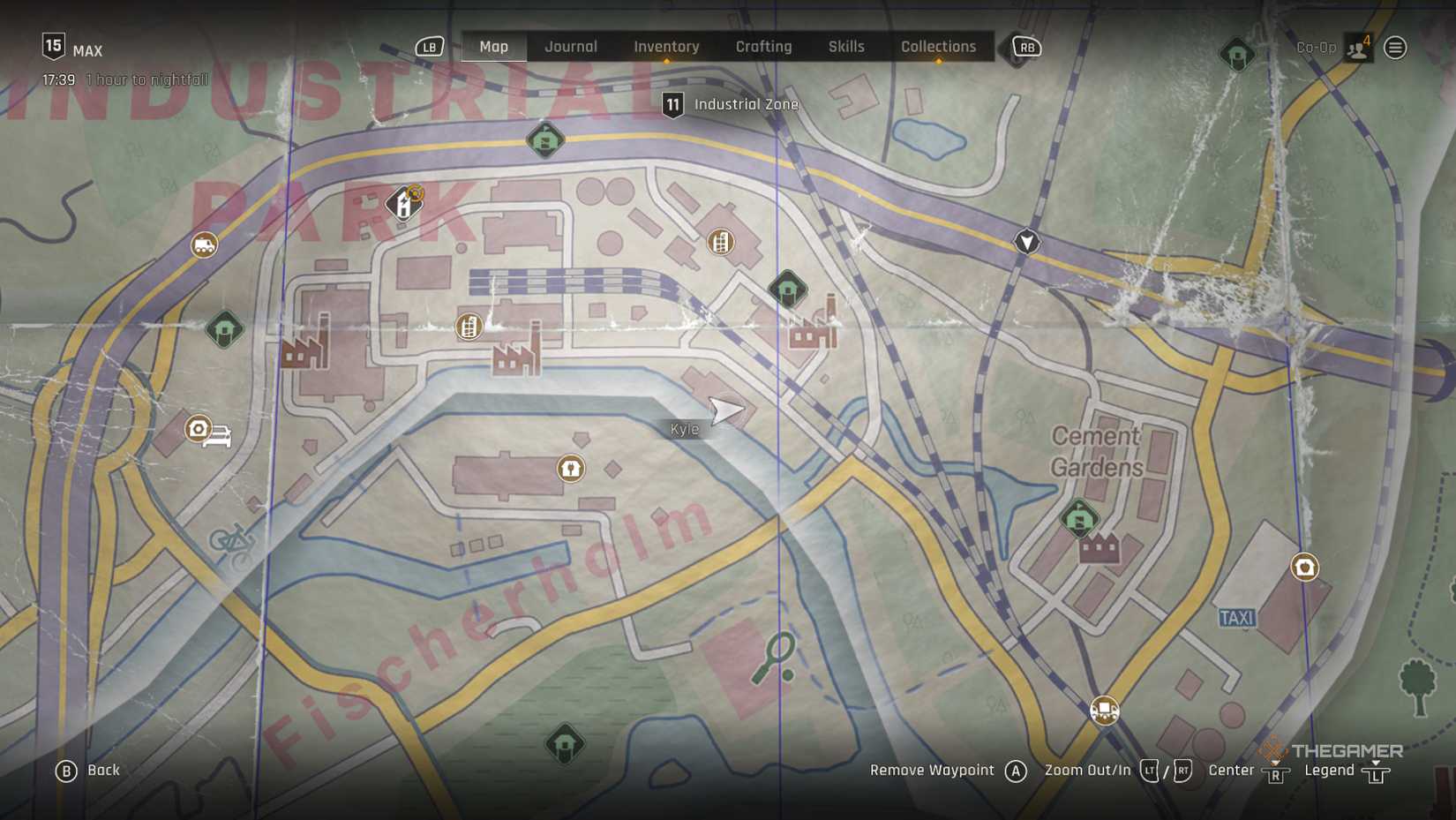The width and height of the screenshot is (1456, 820).
Task: Click the van marker on the map
Action: 204,244
